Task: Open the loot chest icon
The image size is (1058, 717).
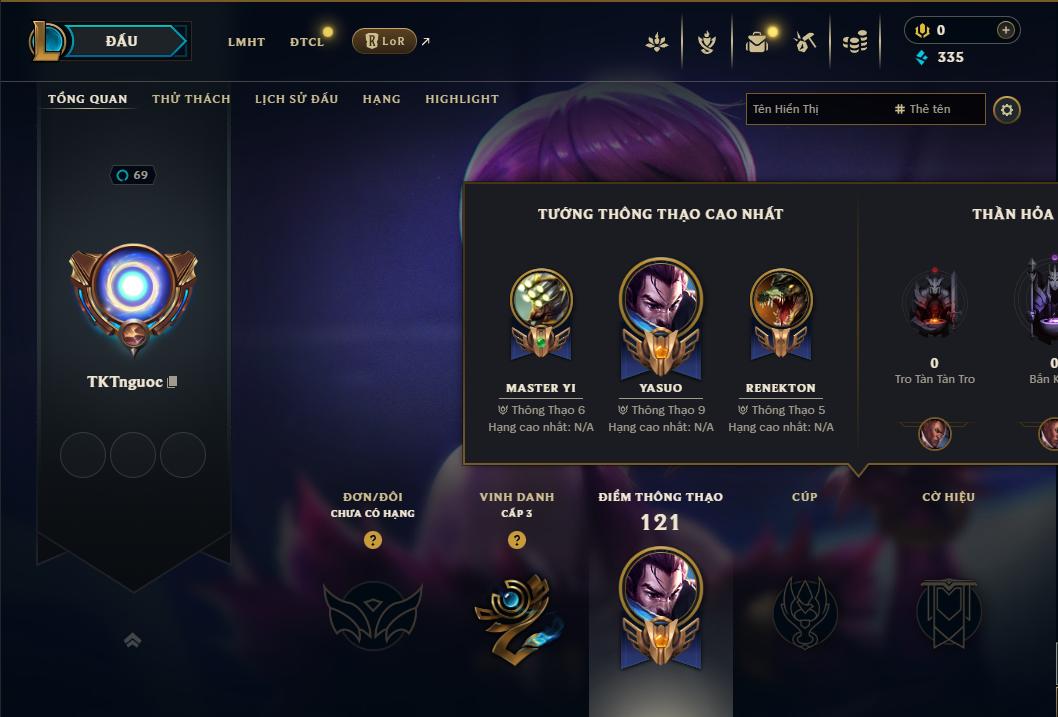Action: (757, 42)
